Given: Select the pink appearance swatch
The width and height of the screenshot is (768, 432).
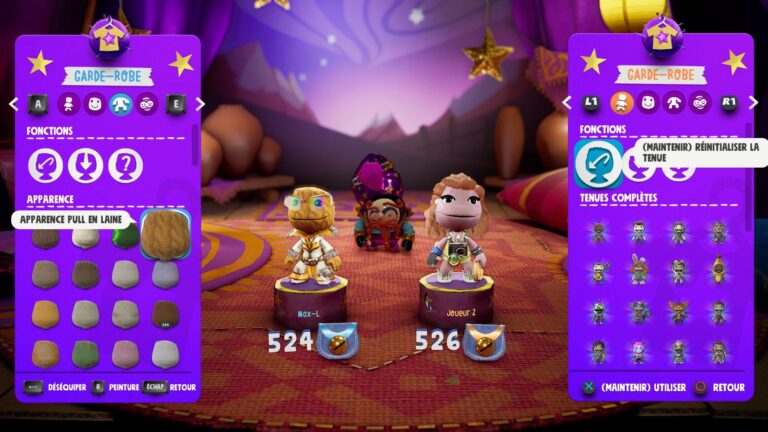Looking at the screenshot, I should (x=125, y=352).
